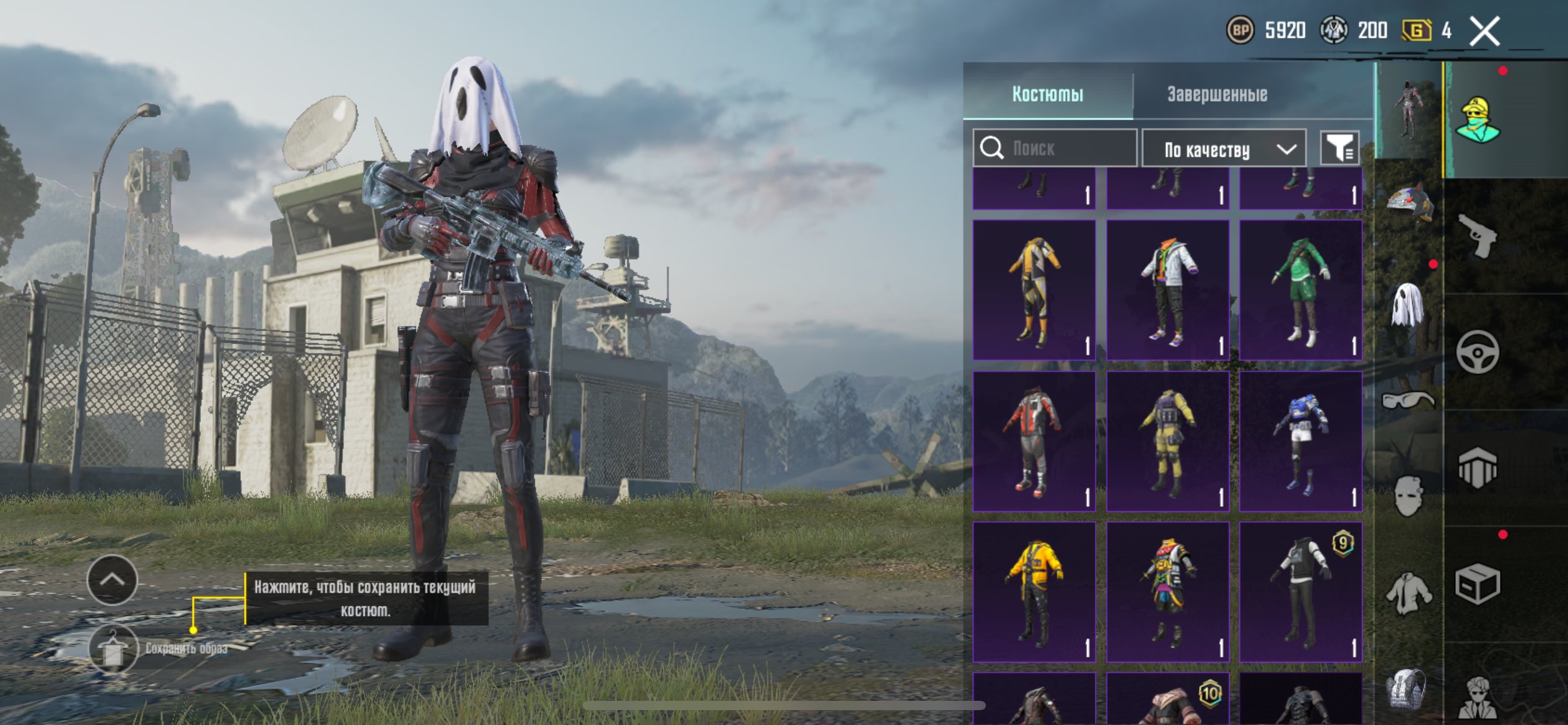
Task: Choose the white jacket with orange hood outfit
Action: pyautogui.click(x=1167, y=290)
